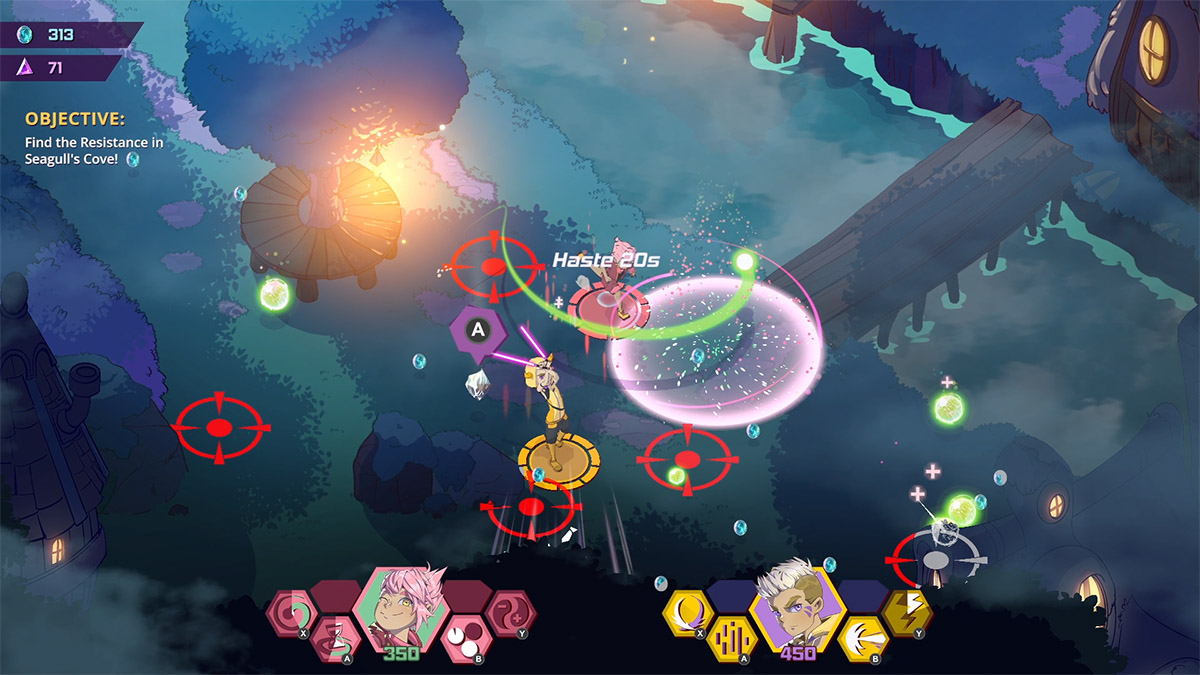Activate the pink yin-yang plus-minus ability
This screenshot has width=1200, height=675.
(509, 612)
